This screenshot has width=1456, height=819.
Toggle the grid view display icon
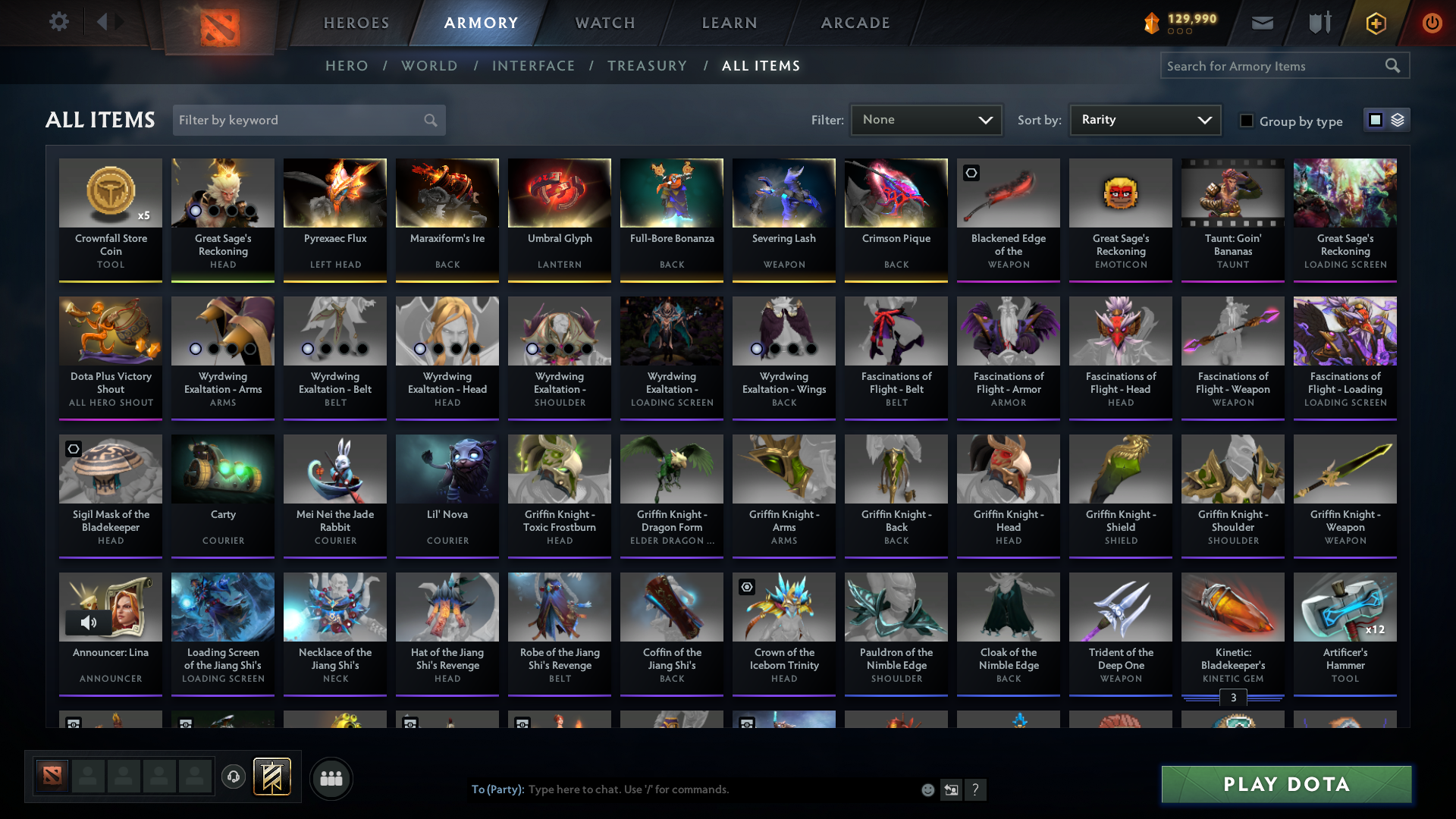point(1375,119)
